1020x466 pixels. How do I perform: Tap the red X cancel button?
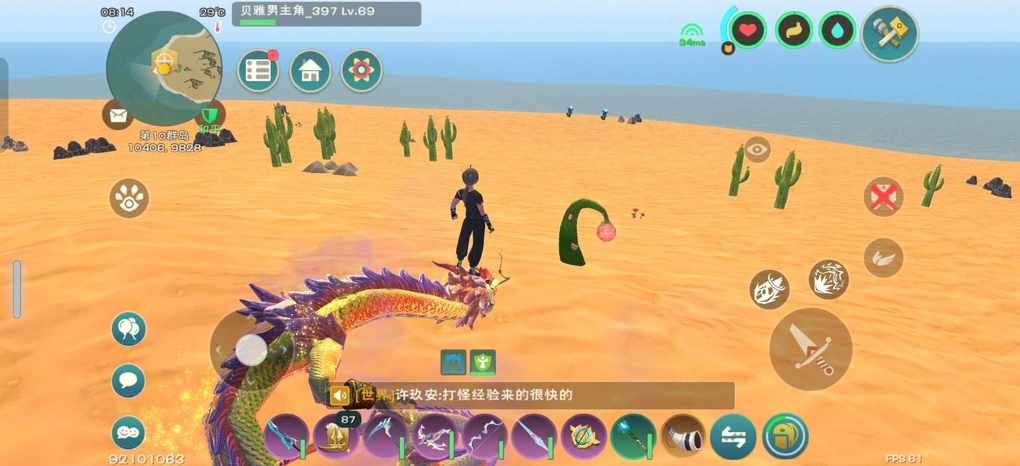pos(883,197)
